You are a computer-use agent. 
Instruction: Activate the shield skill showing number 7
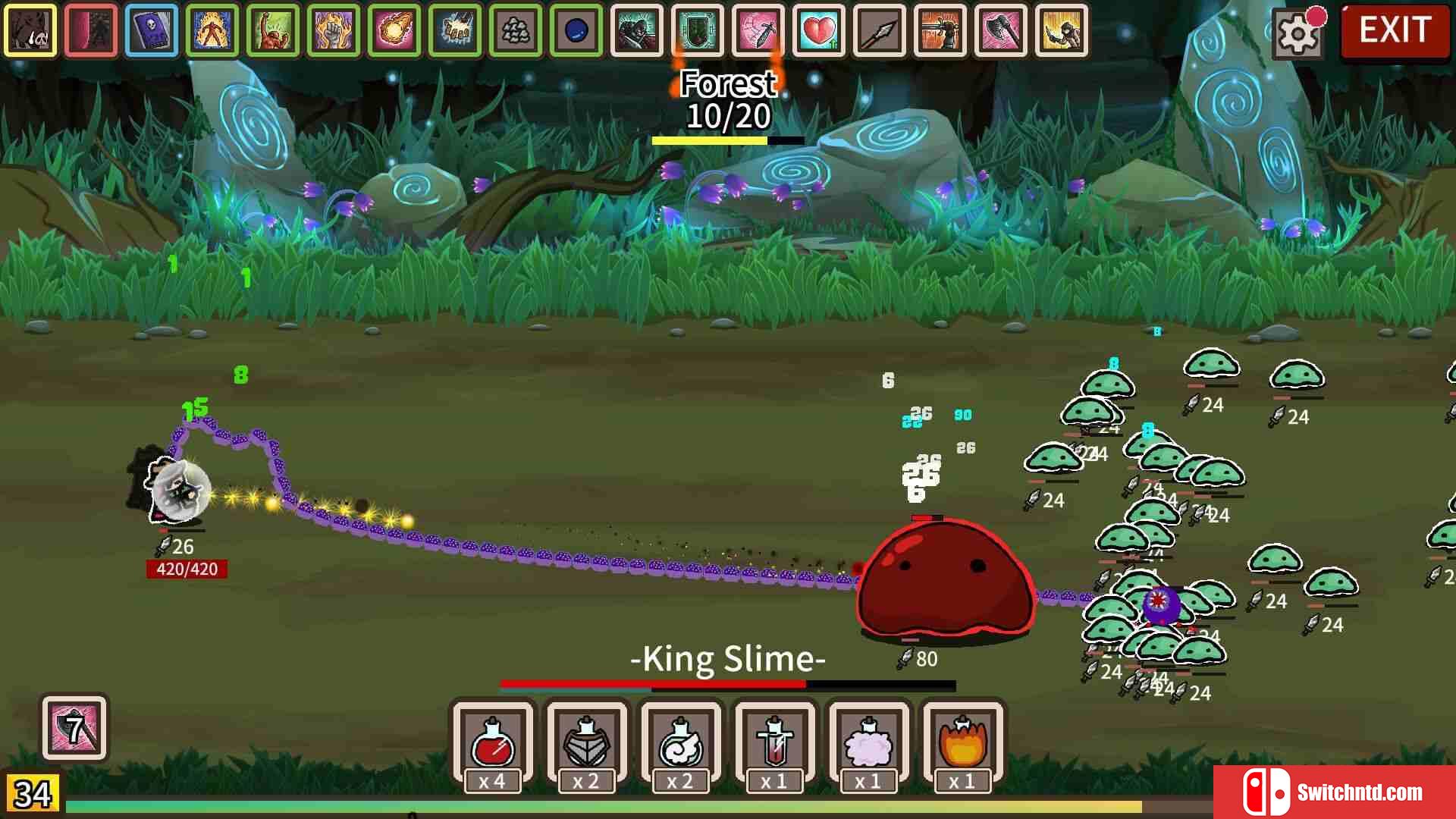(x=74, y=729)
